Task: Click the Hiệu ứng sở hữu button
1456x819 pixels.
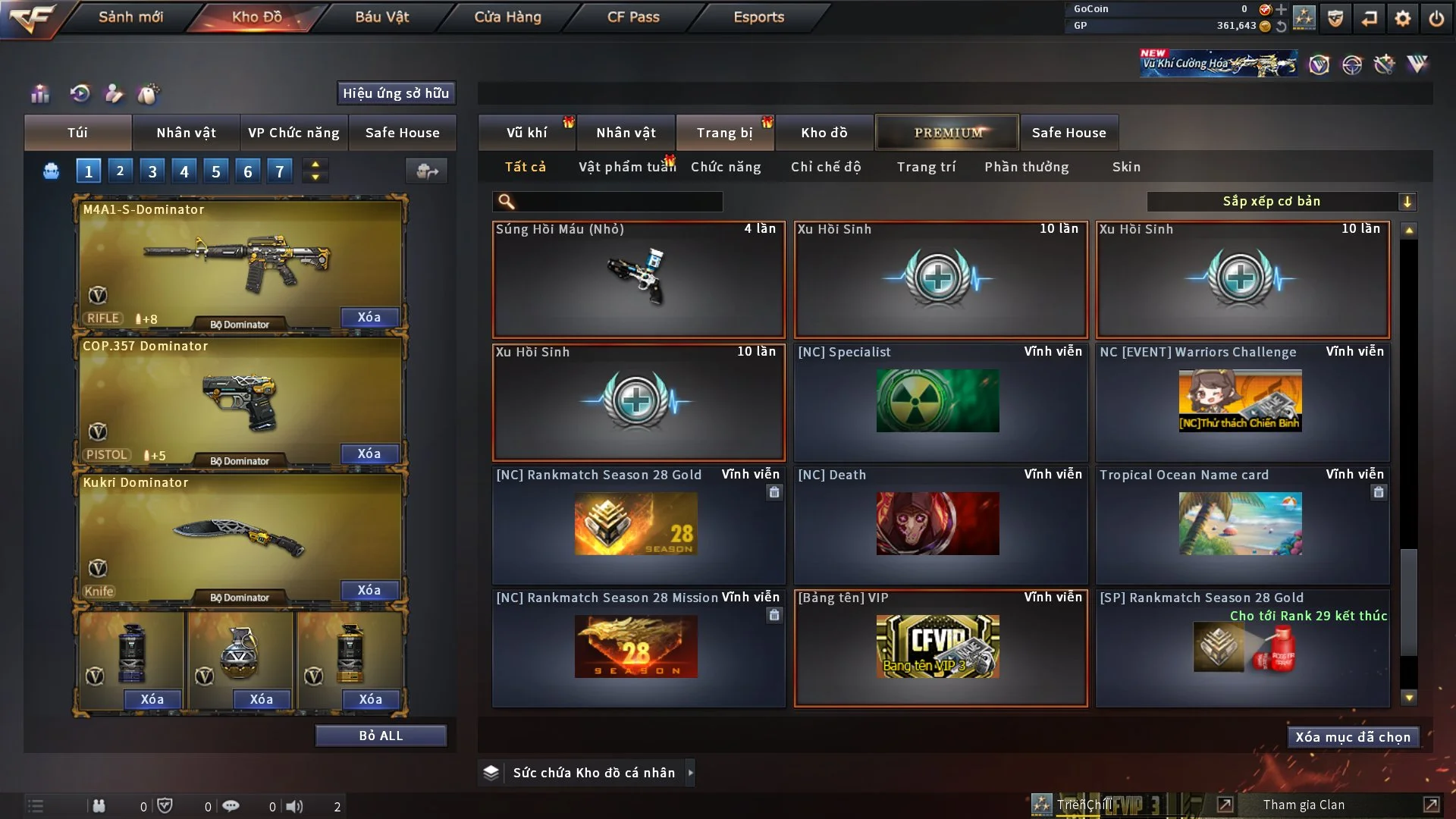Action: (396, 93)
